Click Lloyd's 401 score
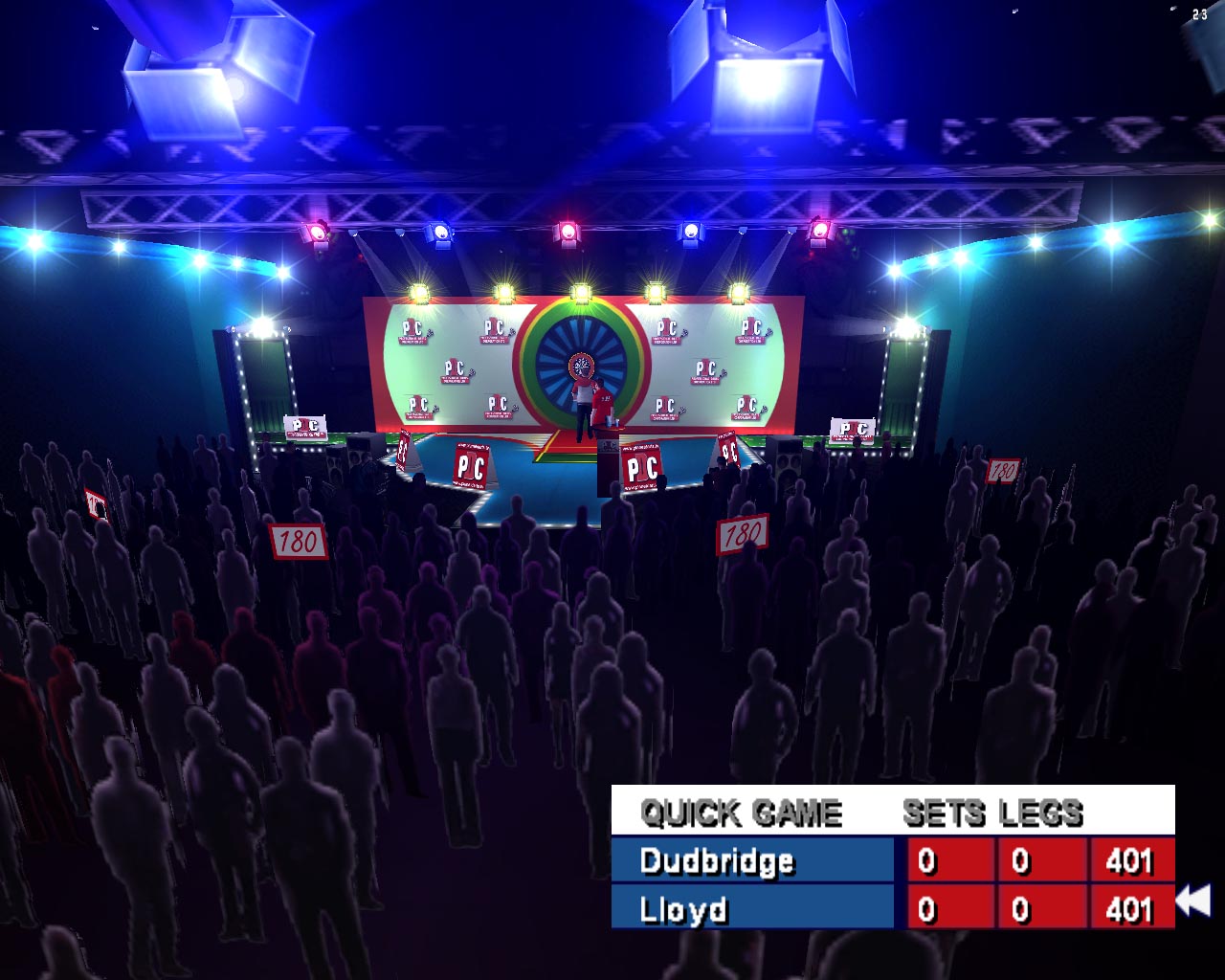 (1129, 909)
